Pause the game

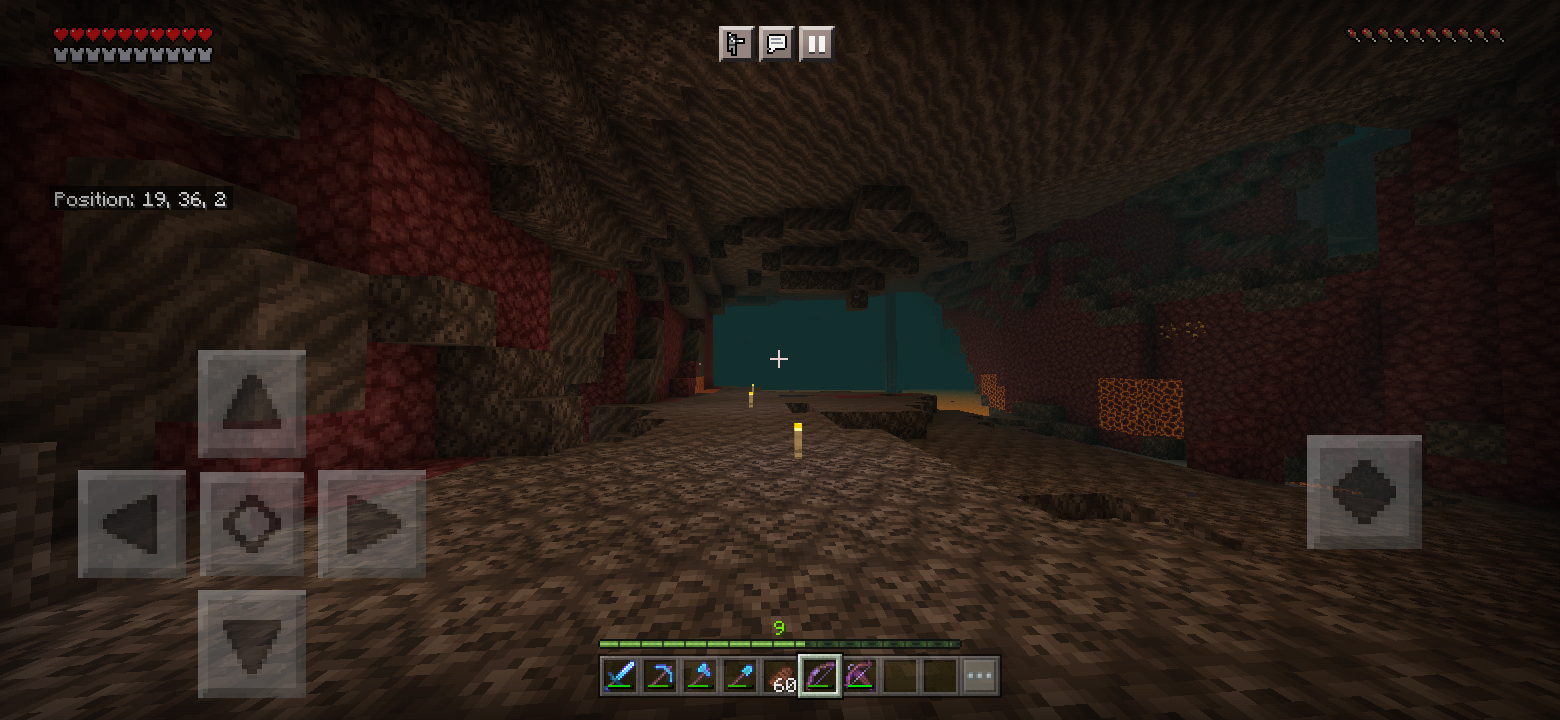[x=816, y=44]
